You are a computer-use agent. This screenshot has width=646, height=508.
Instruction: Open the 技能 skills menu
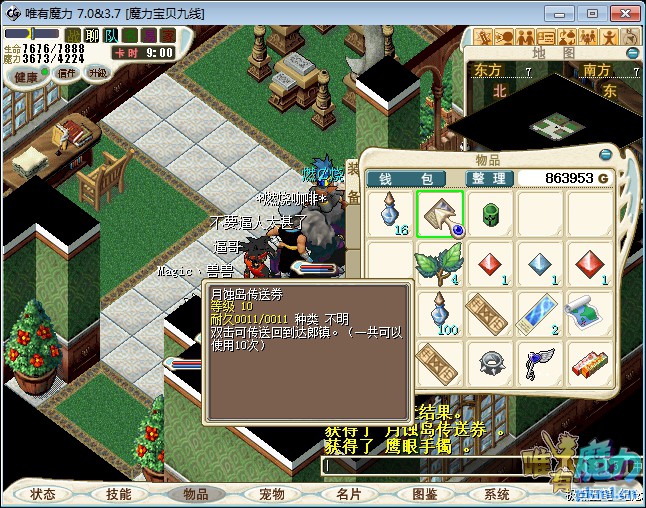pyautogui.click(x=119, y=494)
